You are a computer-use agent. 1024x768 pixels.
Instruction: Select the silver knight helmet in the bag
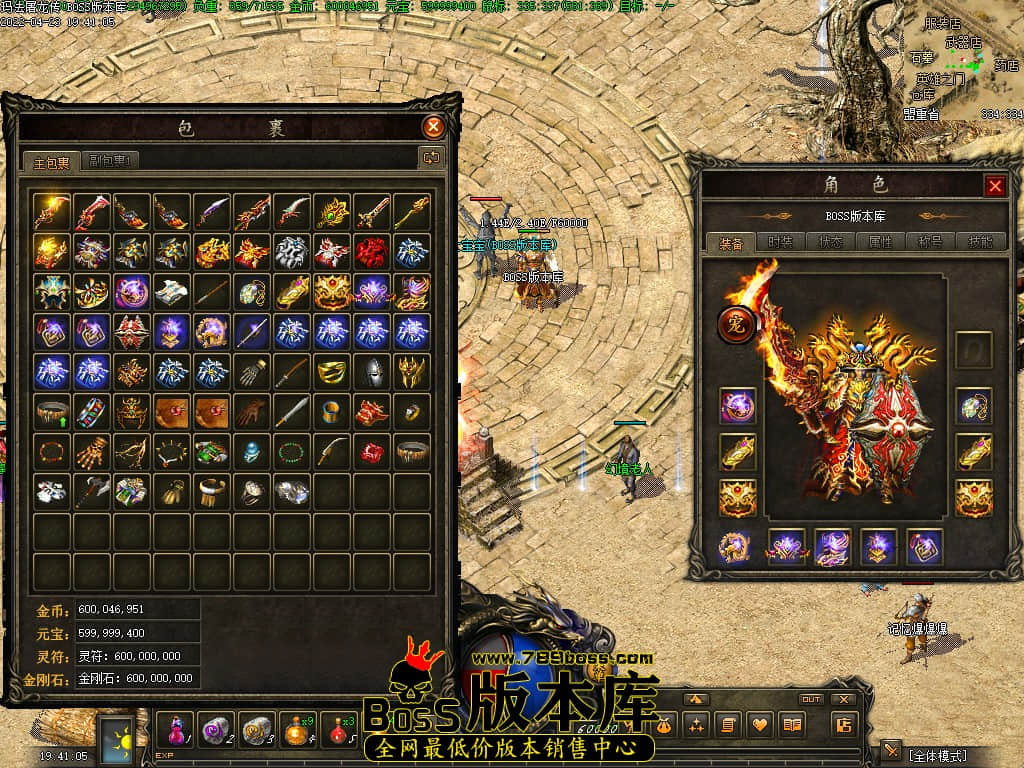click(372, 371)
